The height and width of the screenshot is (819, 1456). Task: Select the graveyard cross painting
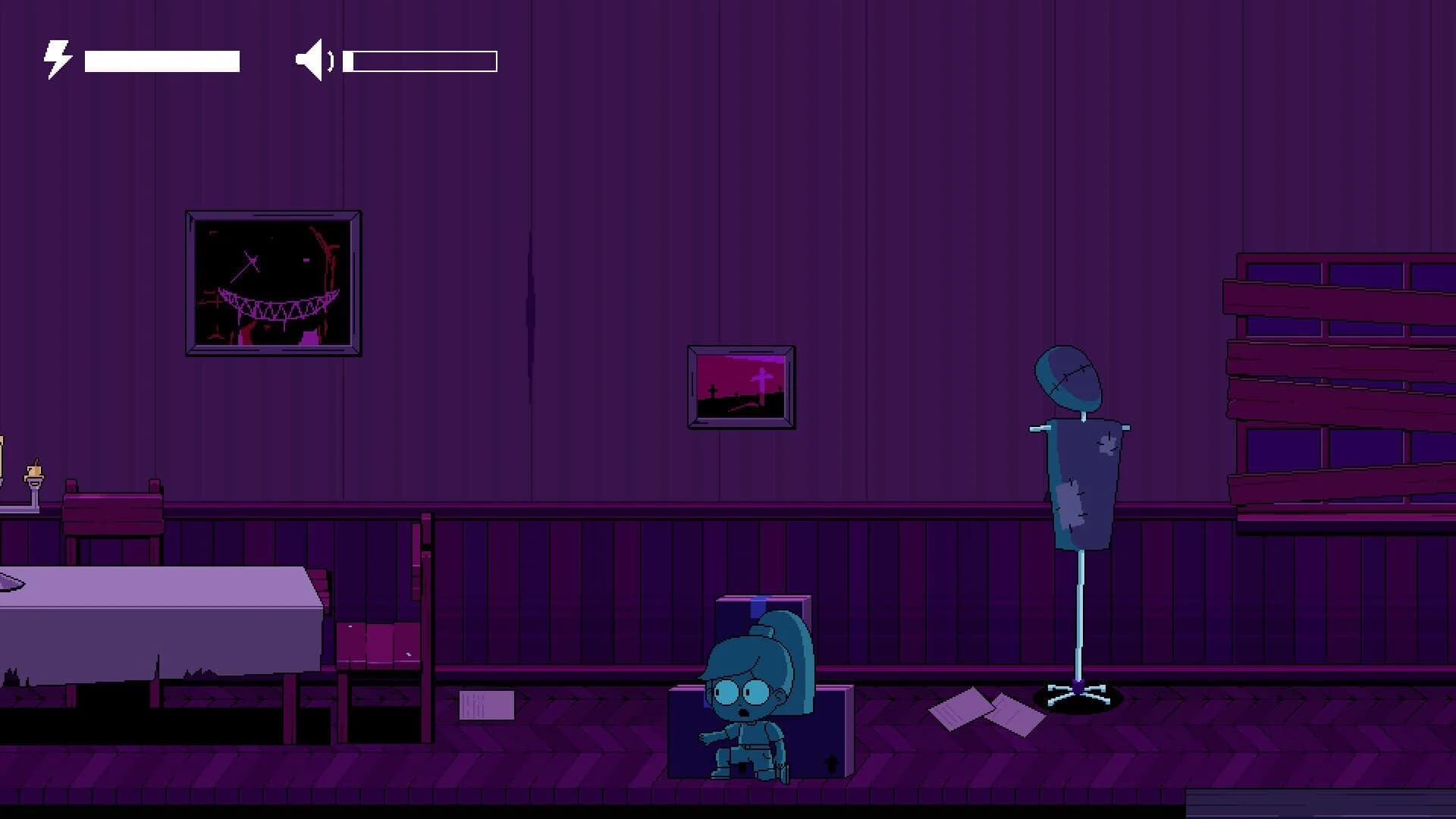click(x=741, y=387)
